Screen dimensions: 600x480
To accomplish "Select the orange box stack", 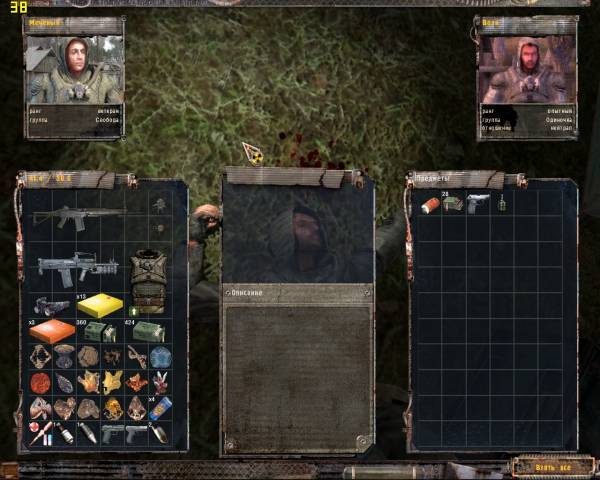I will coord(52,332).
